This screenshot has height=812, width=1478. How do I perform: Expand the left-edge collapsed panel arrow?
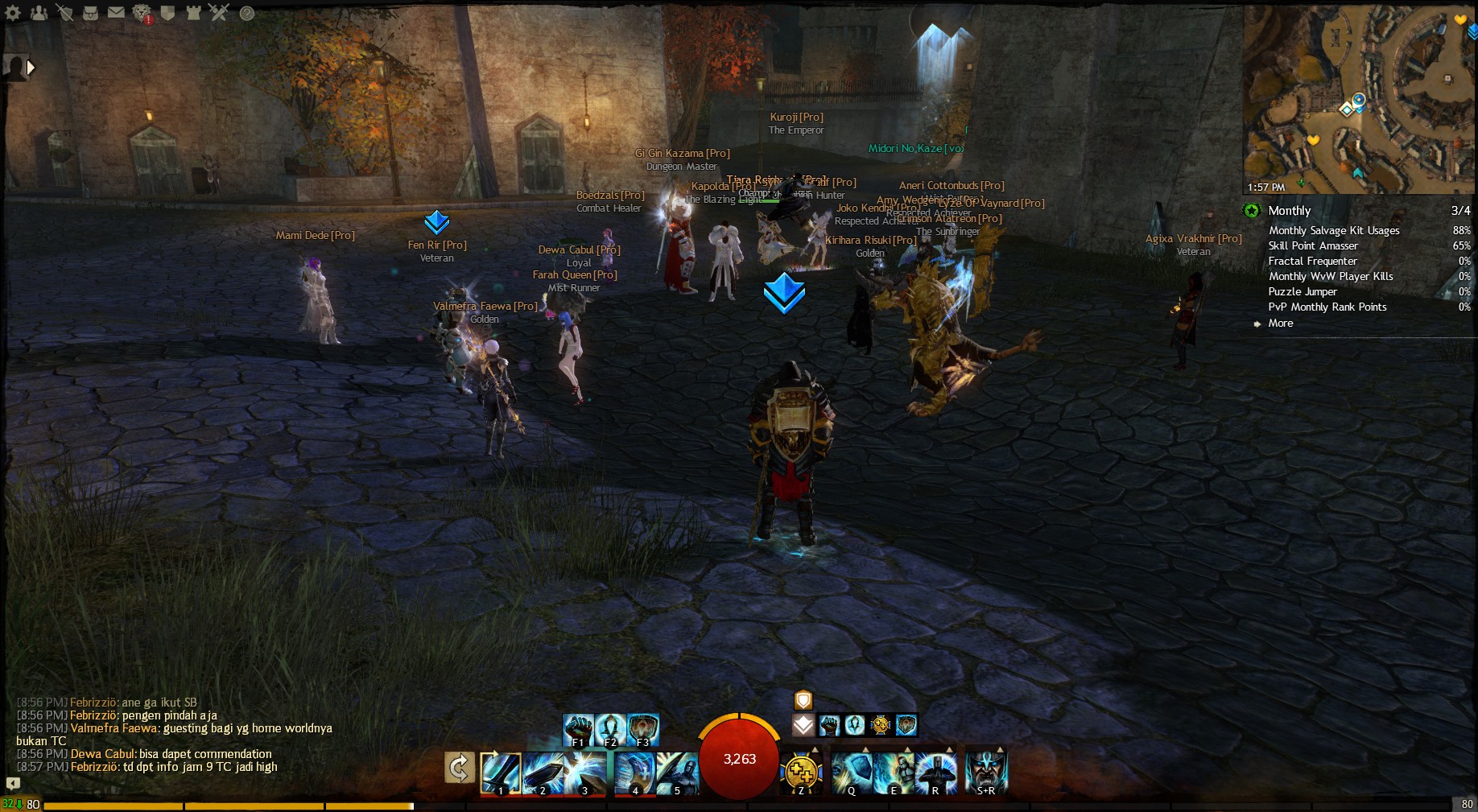31,68
